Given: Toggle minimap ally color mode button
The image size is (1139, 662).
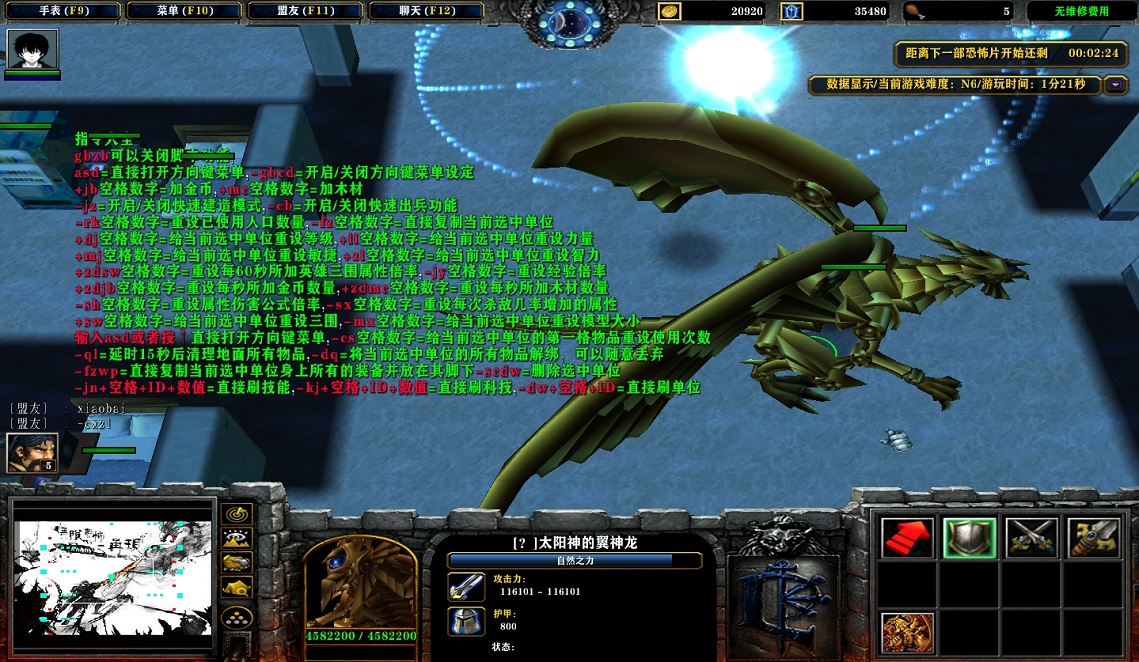Looking at the screenshot, I should [x=237, y=563].
